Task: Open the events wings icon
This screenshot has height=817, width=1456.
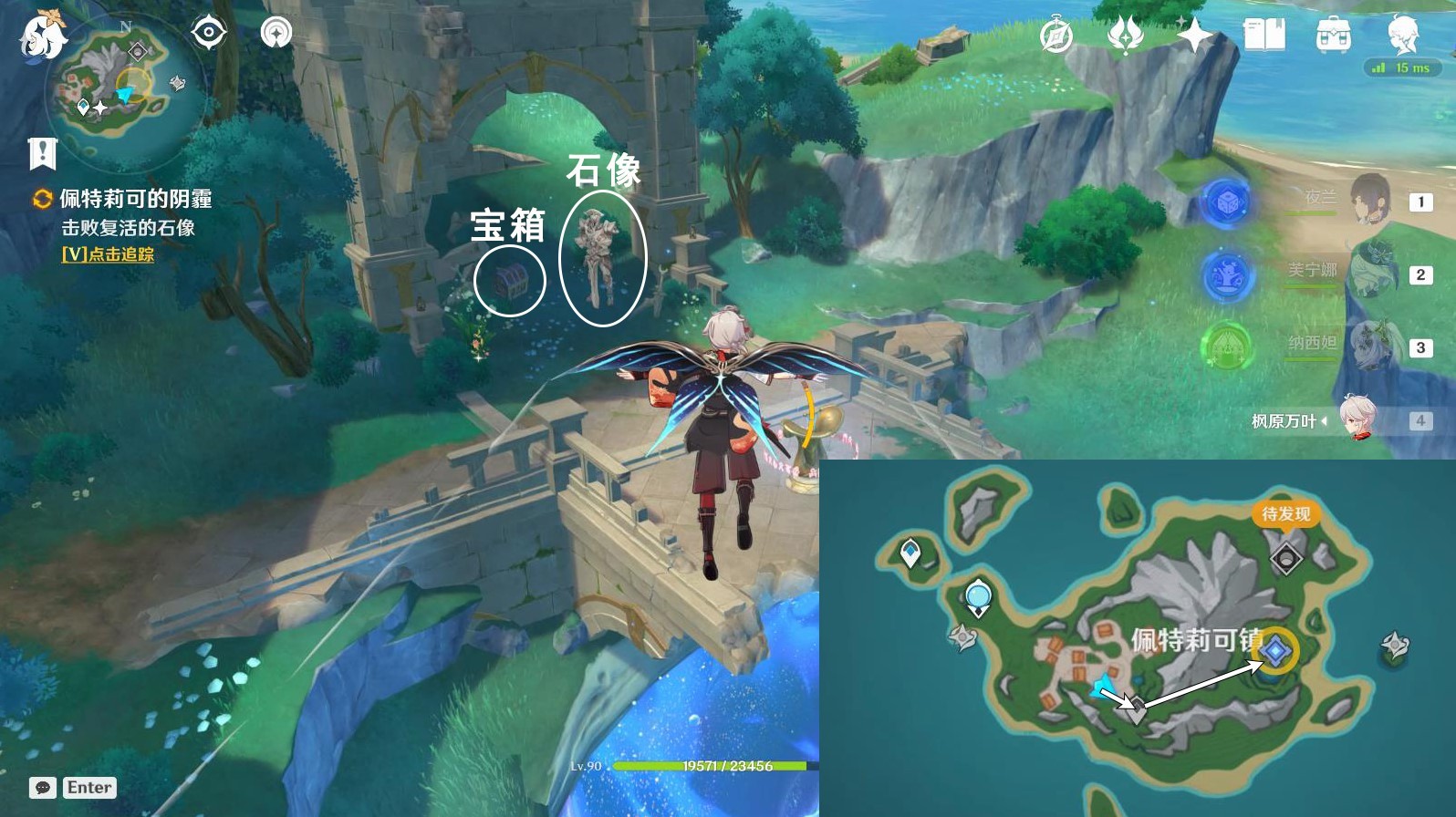Action: (1124, 34)
